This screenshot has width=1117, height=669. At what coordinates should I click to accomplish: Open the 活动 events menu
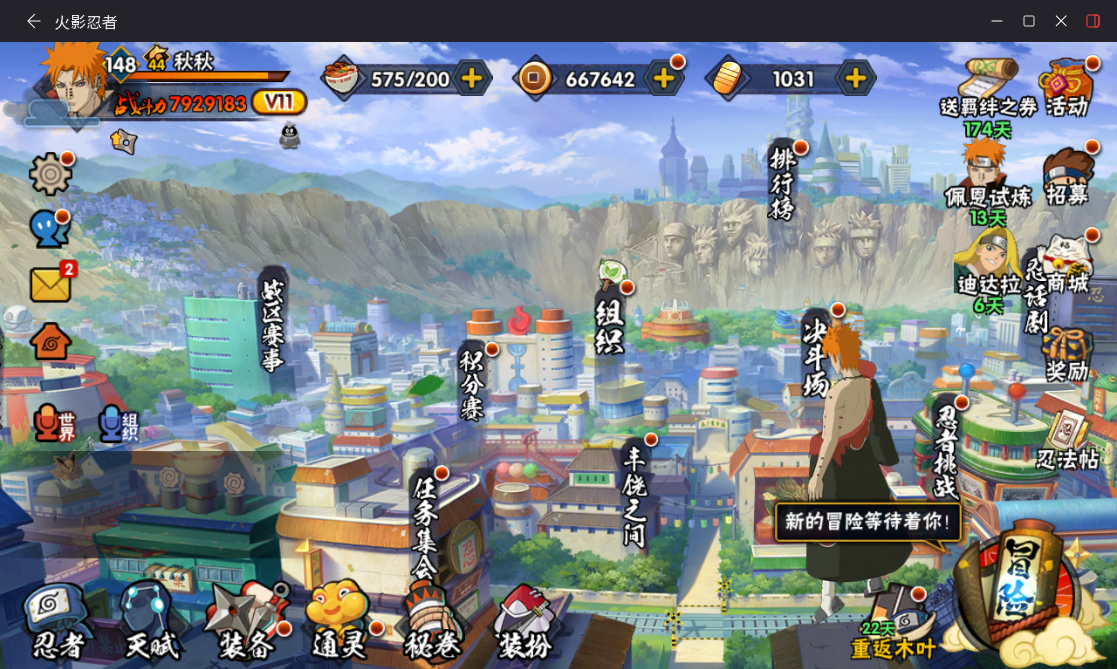tap(1066, 88)
